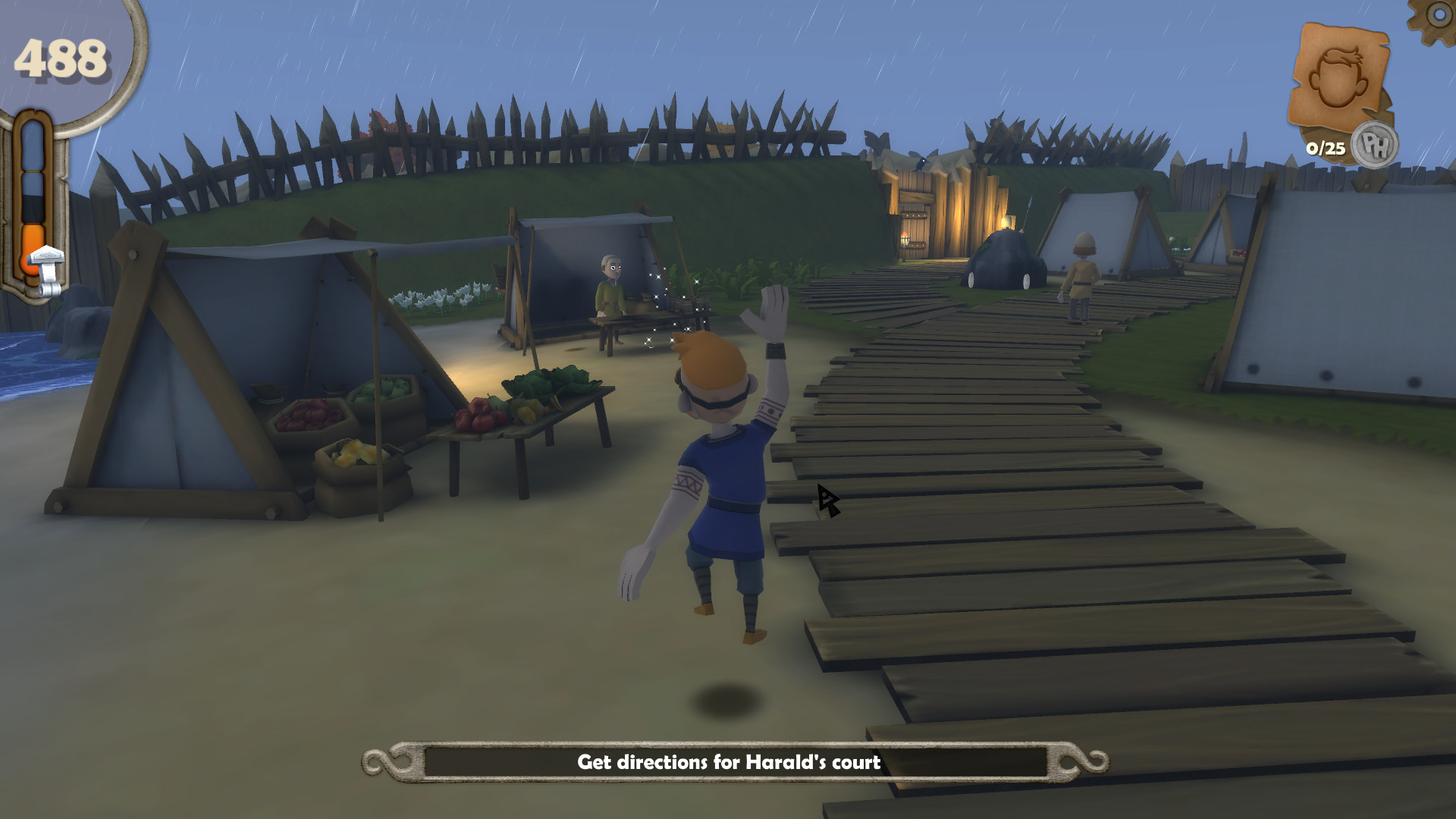Viewport: 1456px width, 819px height.
Task: Click the gear cog in the top-right corner
Action: click(1440, 15)
